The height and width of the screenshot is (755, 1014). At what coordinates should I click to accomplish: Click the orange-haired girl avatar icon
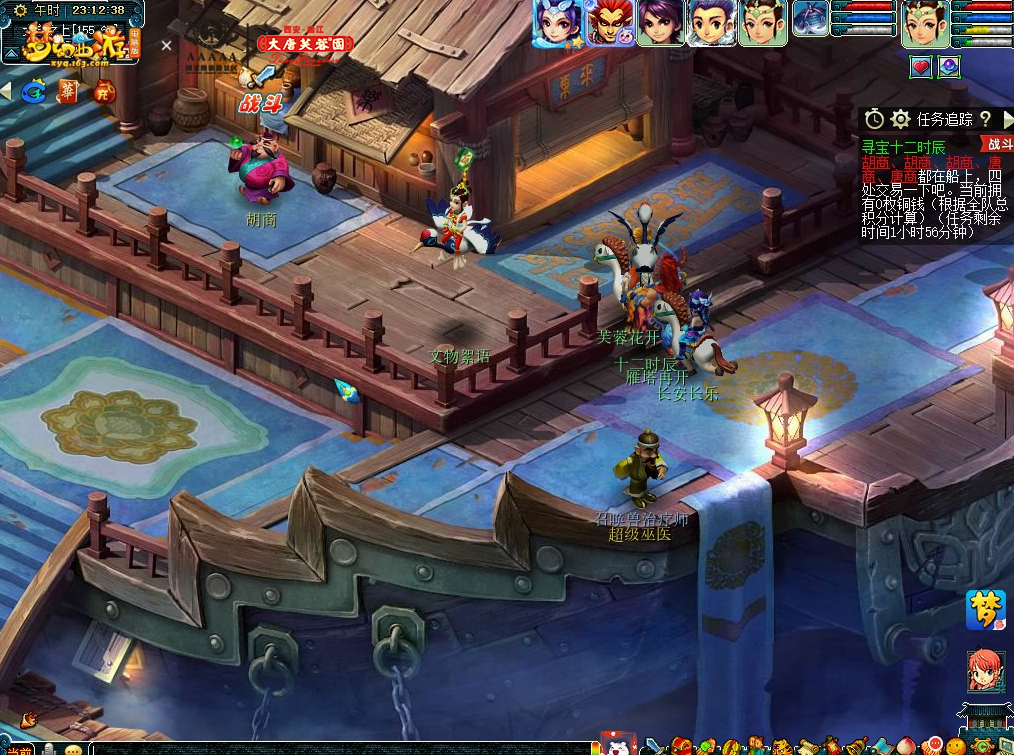click(985, 670)
